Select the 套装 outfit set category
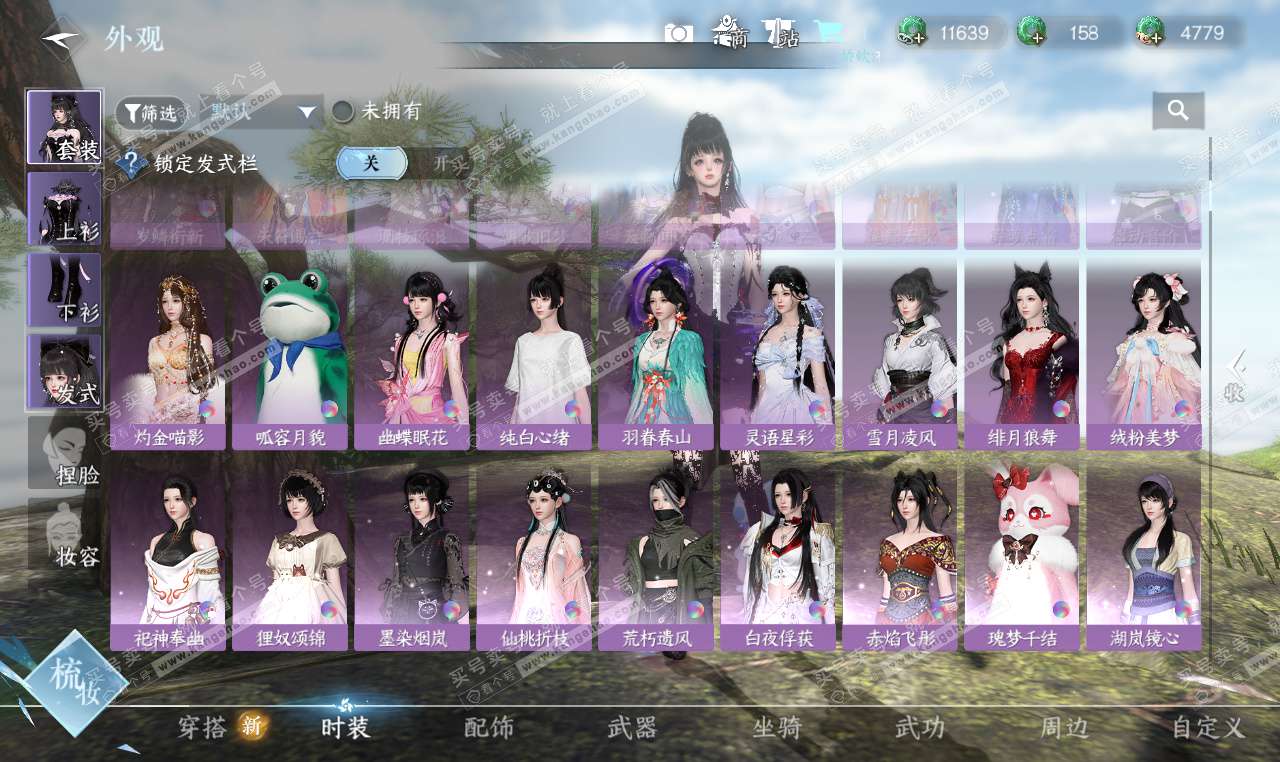Screen dimensions: 1280x762 click(64, 127)
